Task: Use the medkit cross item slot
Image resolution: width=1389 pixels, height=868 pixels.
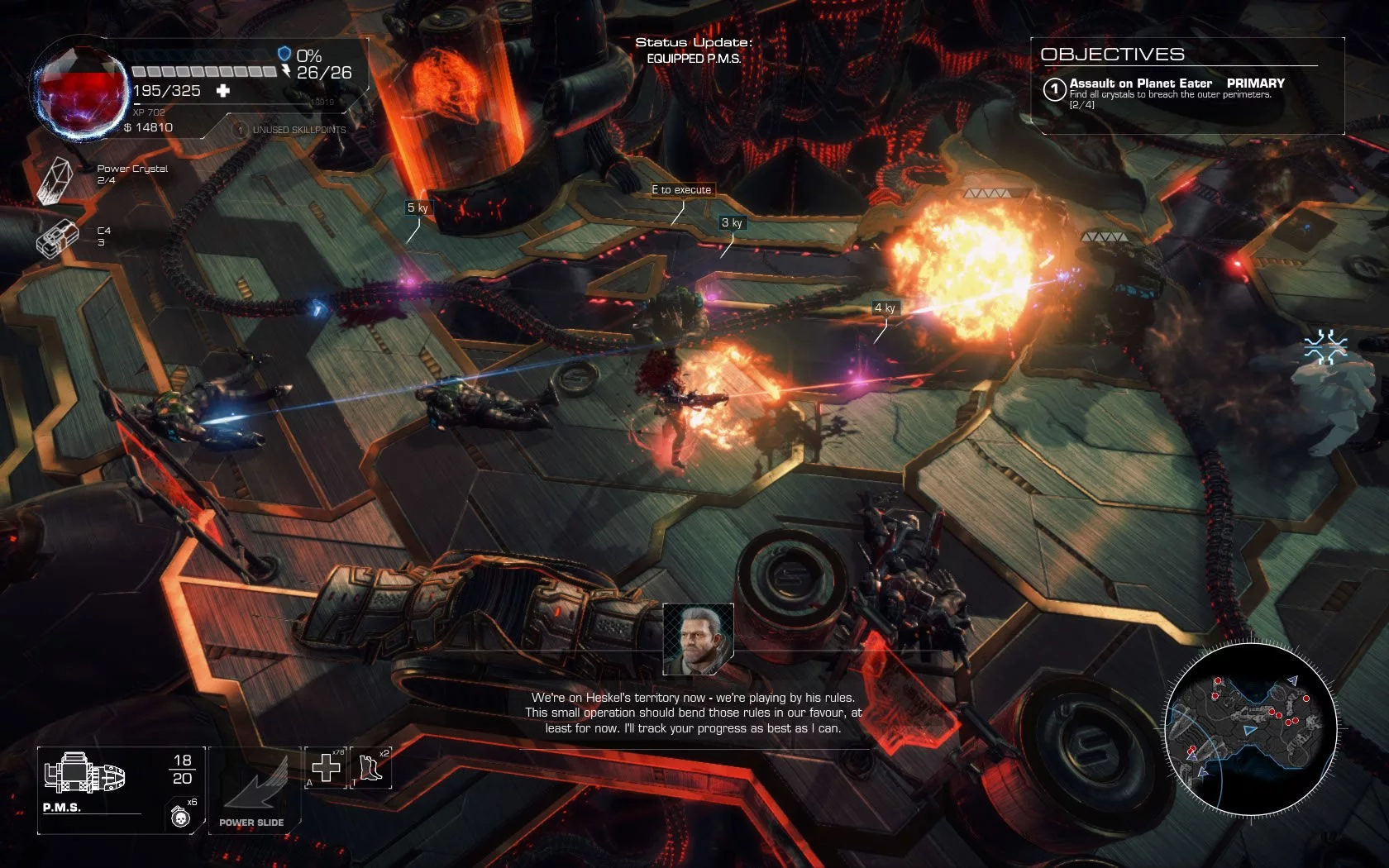Action: point(326,768)
